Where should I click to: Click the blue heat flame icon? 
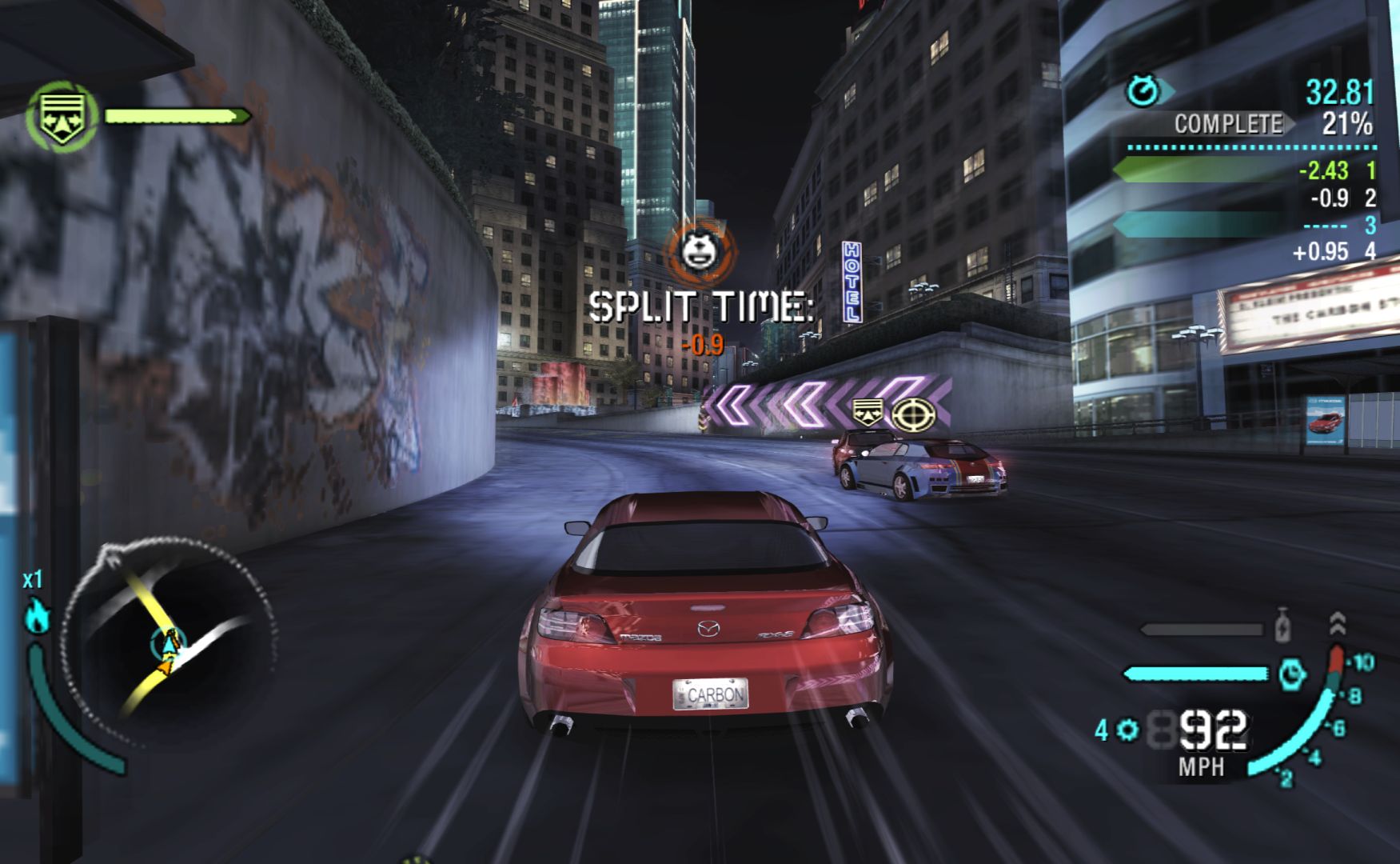(x=37, y=616)
